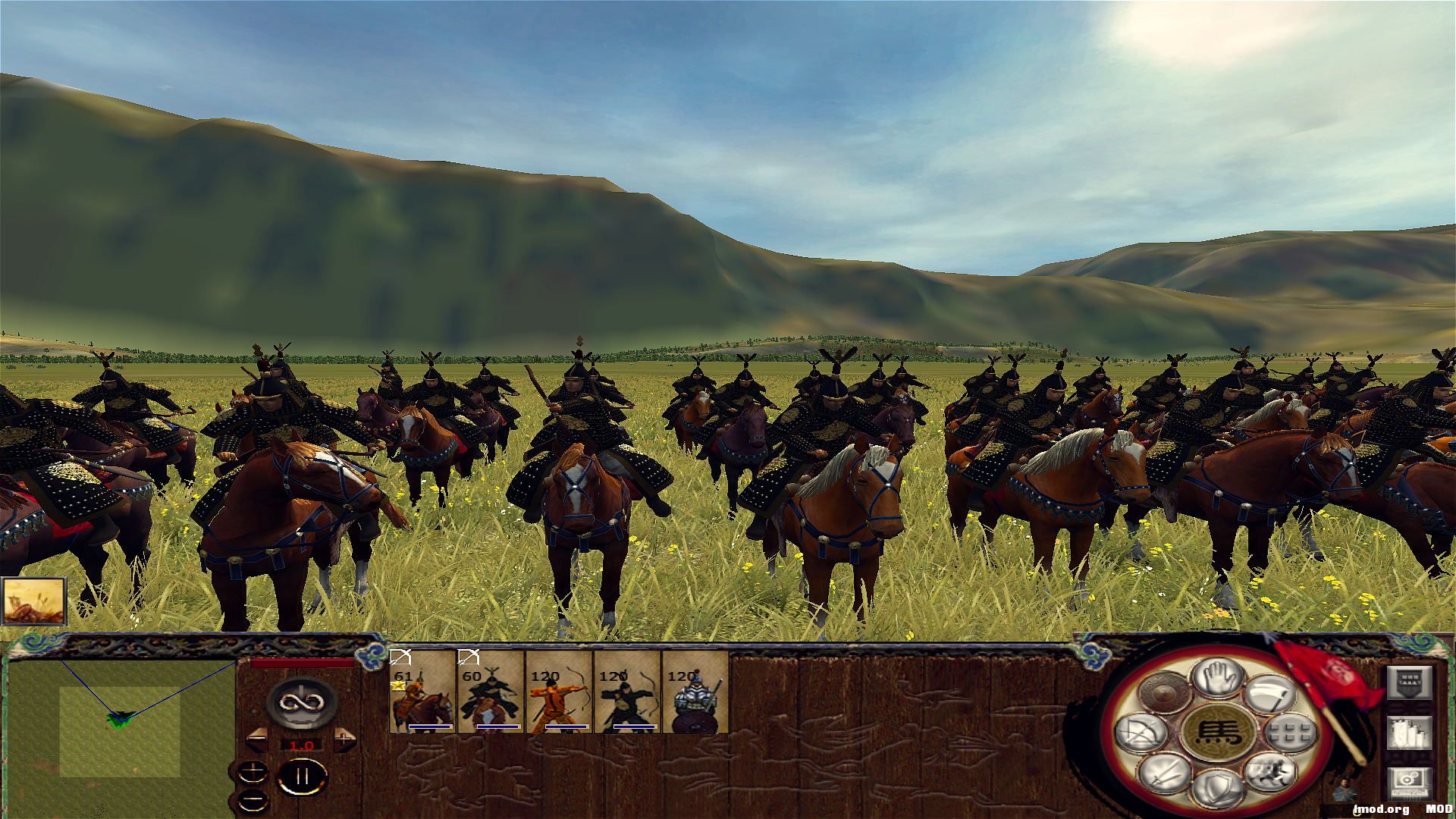Click the plus arrow to raise game speed

click(344, 739)
